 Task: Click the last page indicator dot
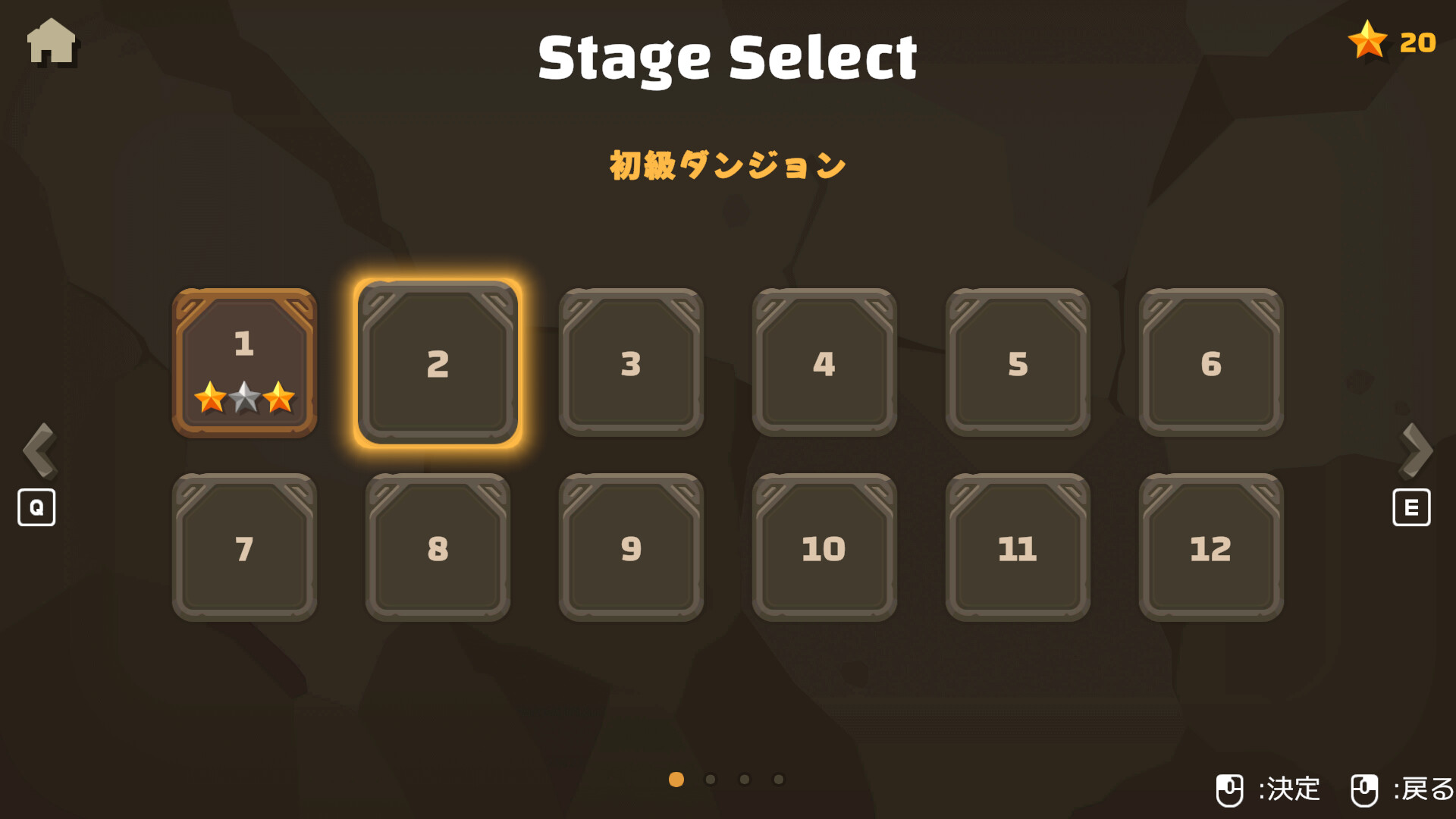[x=778, y=778]
